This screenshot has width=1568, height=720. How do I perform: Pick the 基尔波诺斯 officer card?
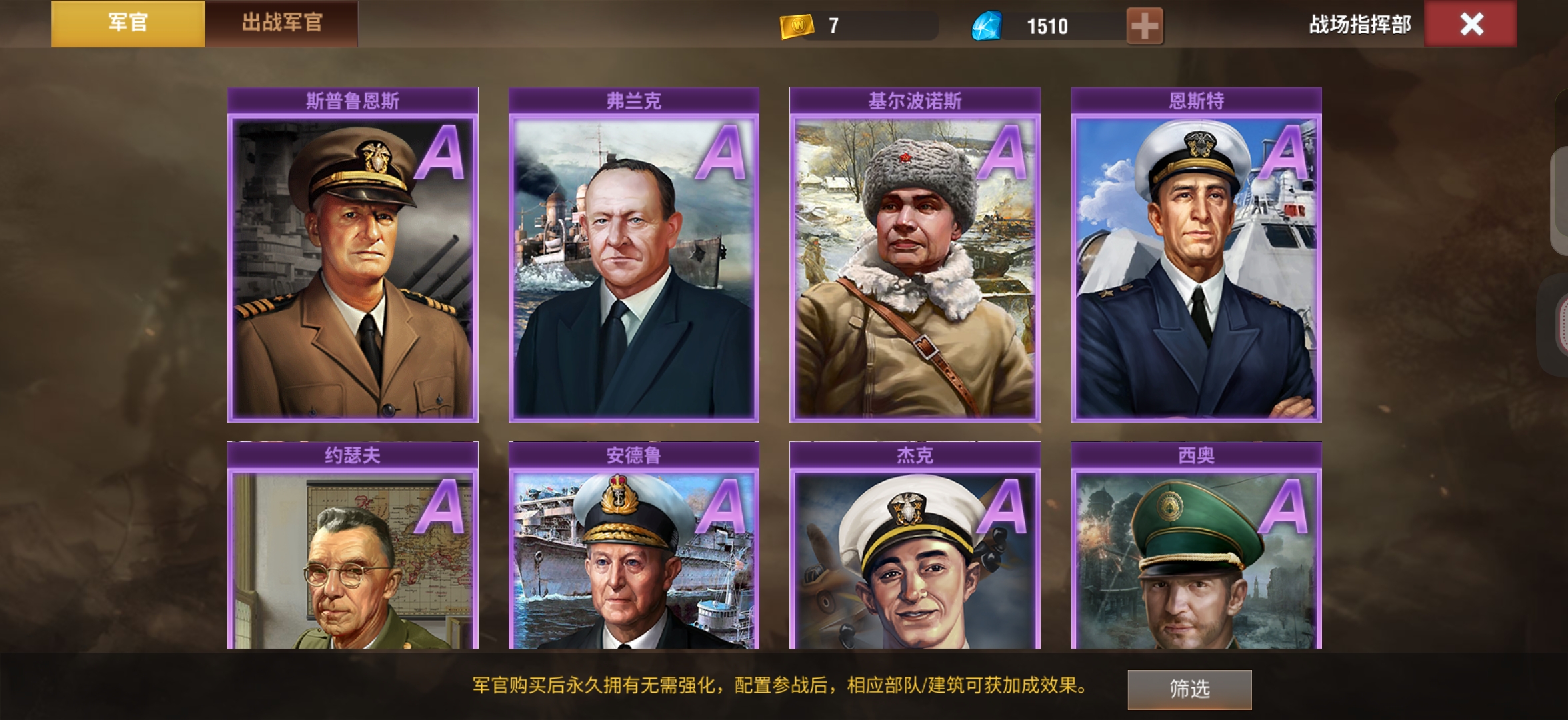[x=915, y=267]
